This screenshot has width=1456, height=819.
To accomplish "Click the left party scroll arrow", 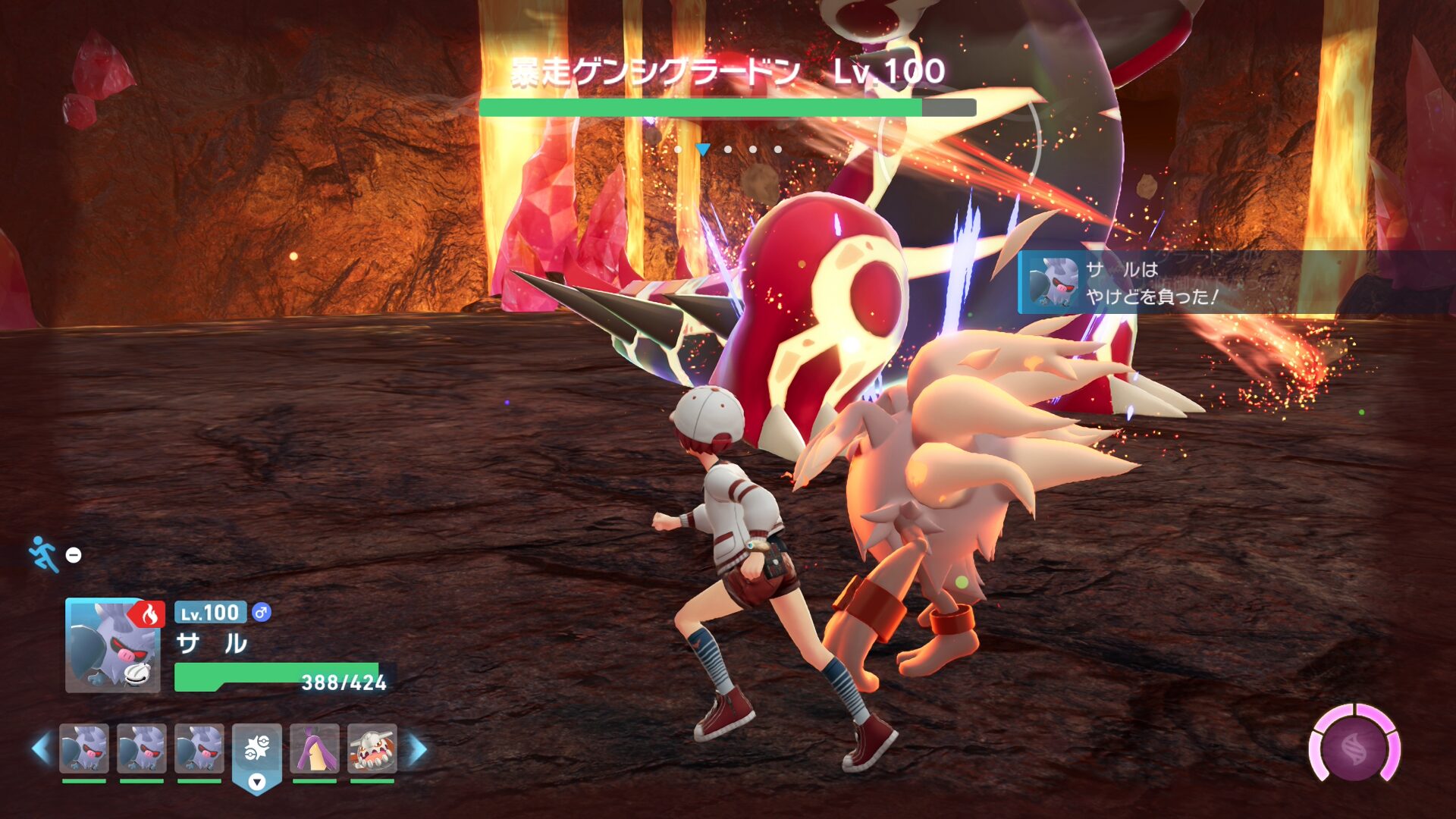I will (41, 748).
